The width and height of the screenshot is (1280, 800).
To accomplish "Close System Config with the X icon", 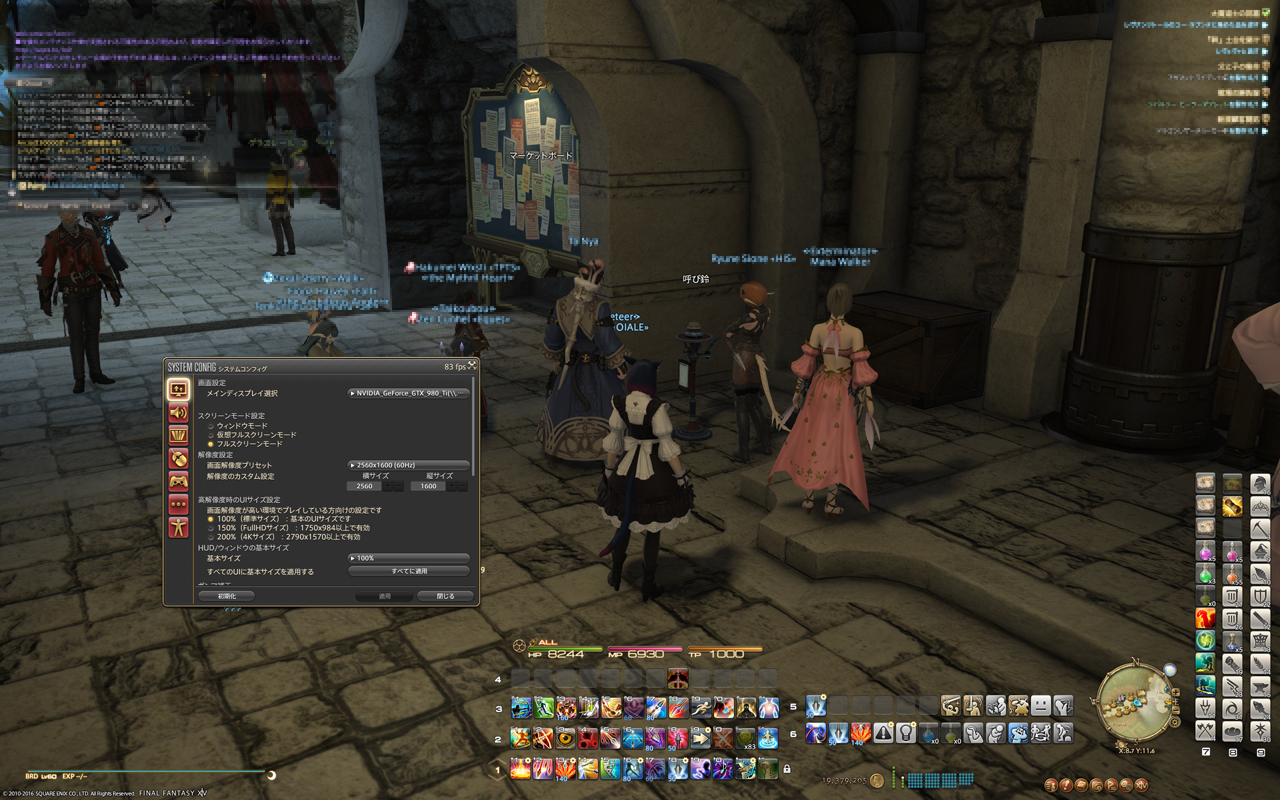I will [x=472, y=366].
